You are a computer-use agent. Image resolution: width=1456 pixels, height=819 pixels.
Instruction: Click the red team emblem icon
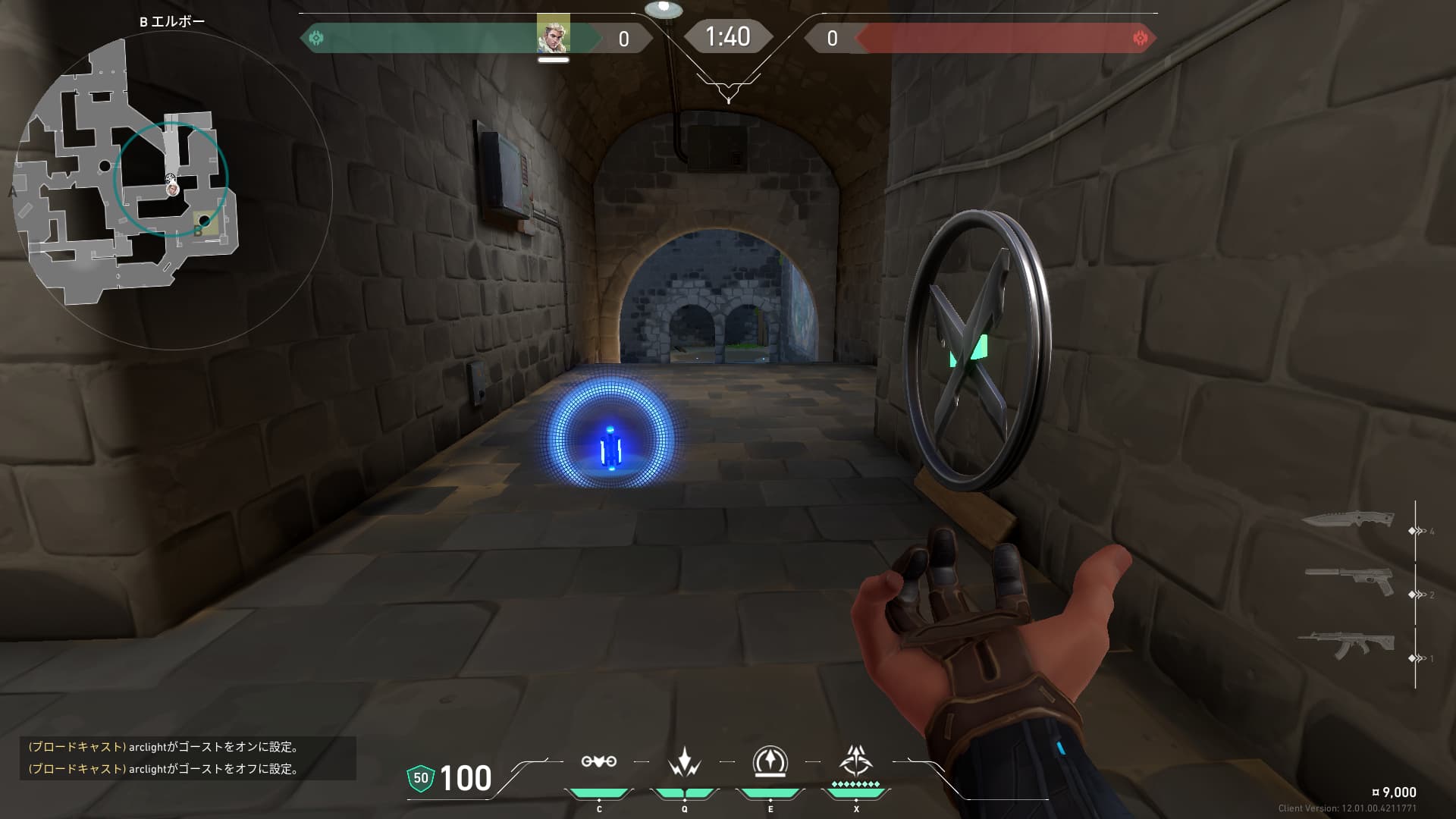click(x=1140, y=38)
